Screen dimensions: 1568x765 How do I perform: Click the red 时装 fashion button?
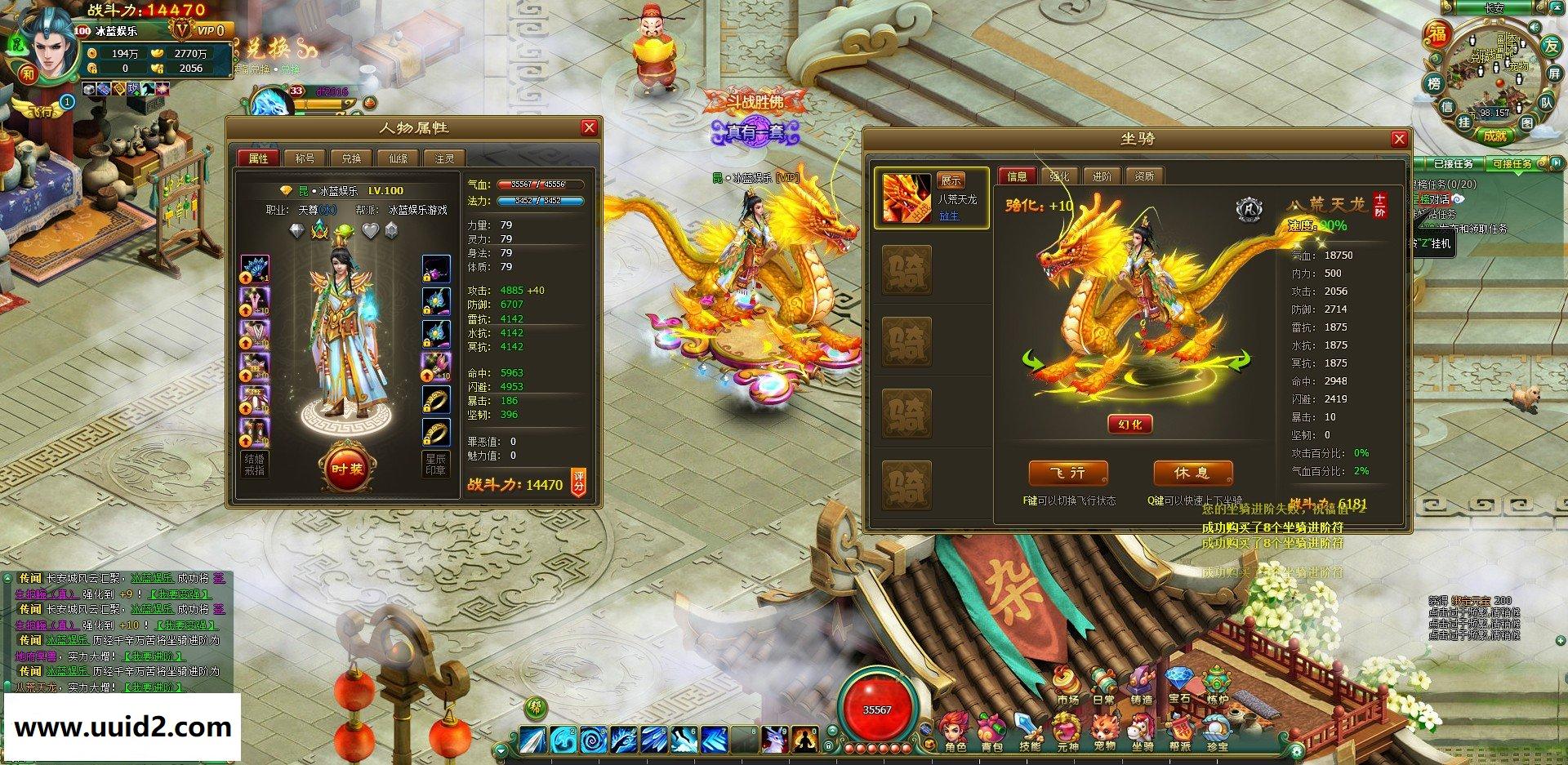point(346,469)
